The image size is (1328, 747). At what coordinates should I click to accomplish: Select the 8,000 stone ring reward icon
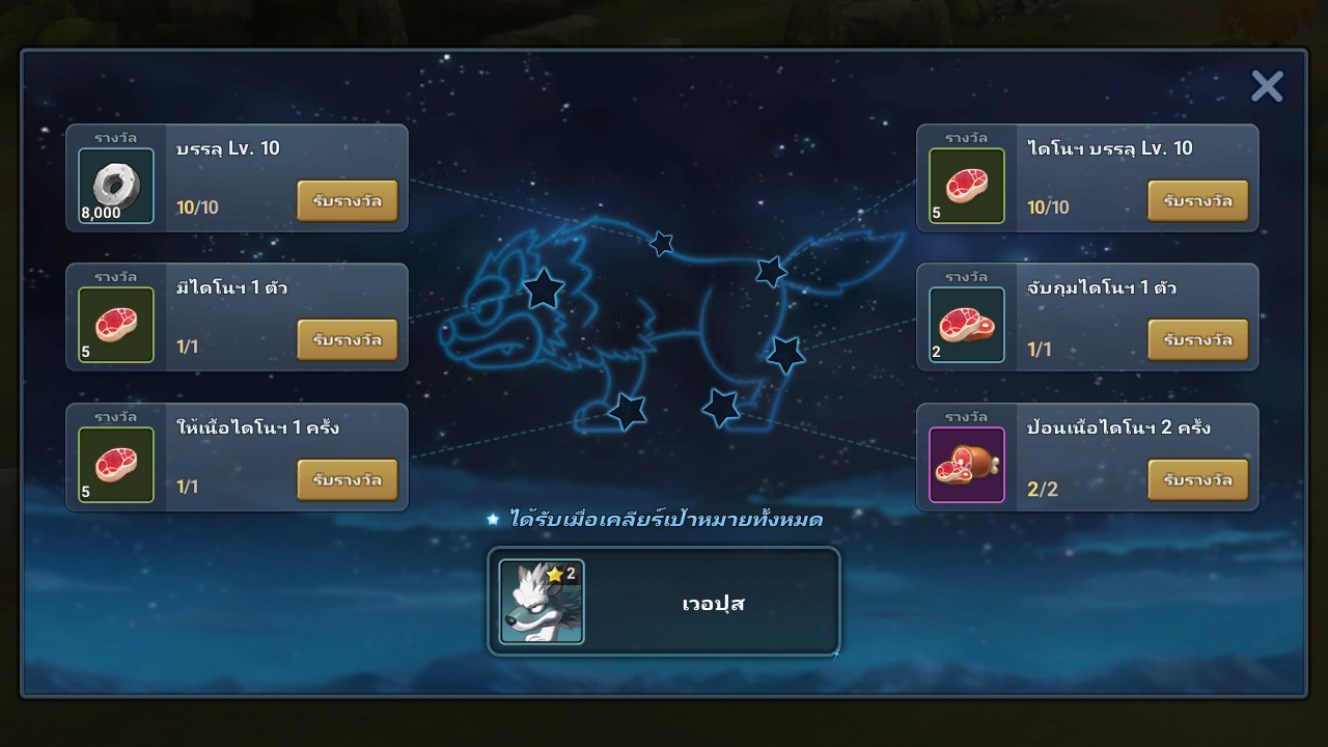click(x=117, y=186)
